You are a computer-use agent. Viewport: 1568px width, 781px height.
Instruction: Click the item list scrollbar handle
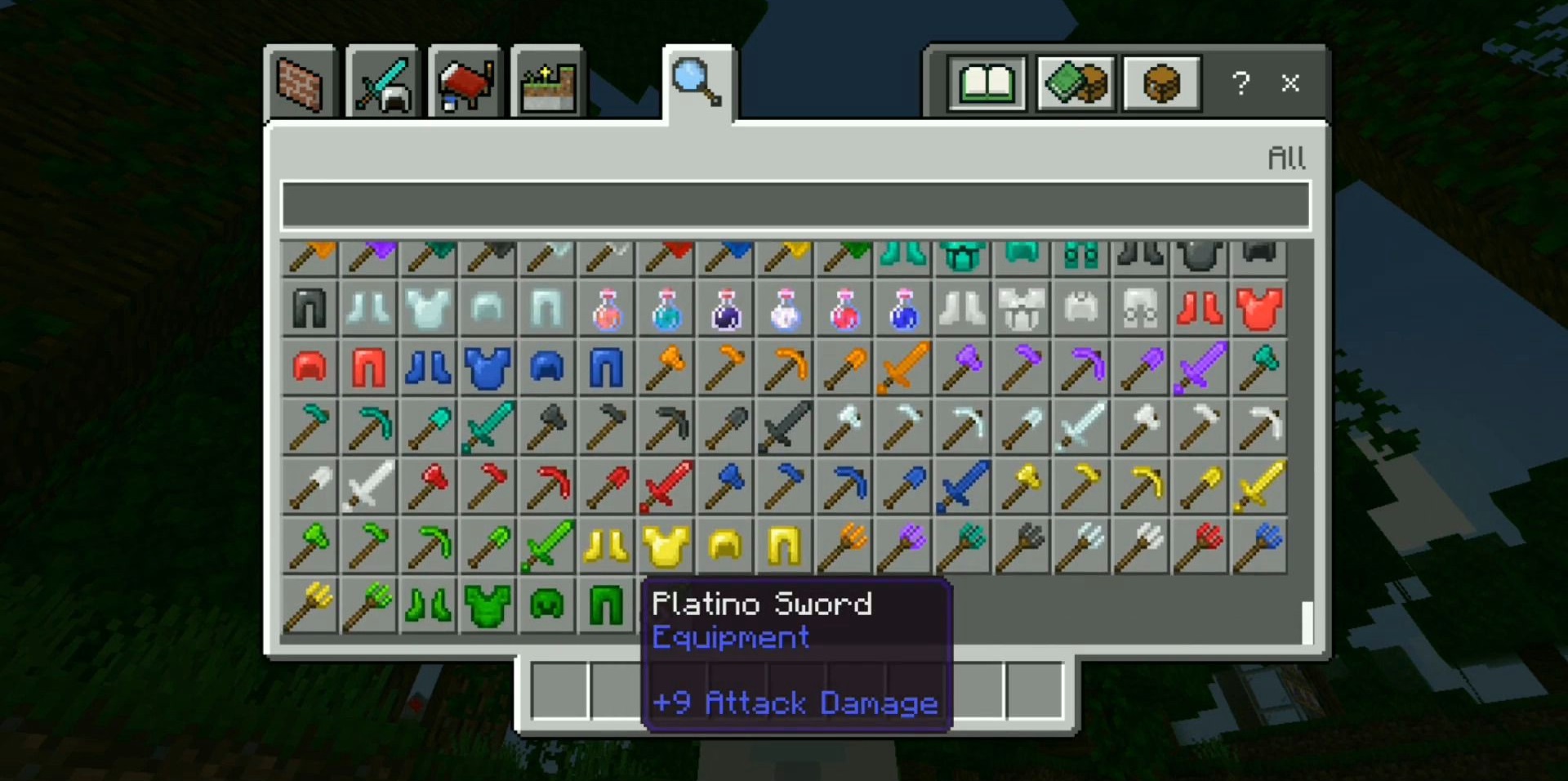(1307, 623)
